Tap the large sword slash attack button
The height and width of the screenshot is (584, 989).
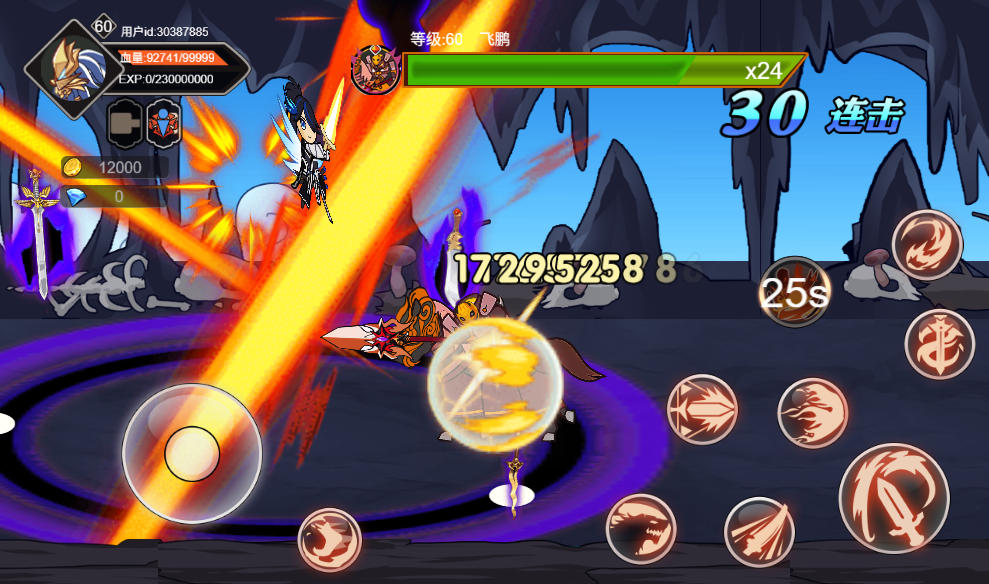[893, 498]
